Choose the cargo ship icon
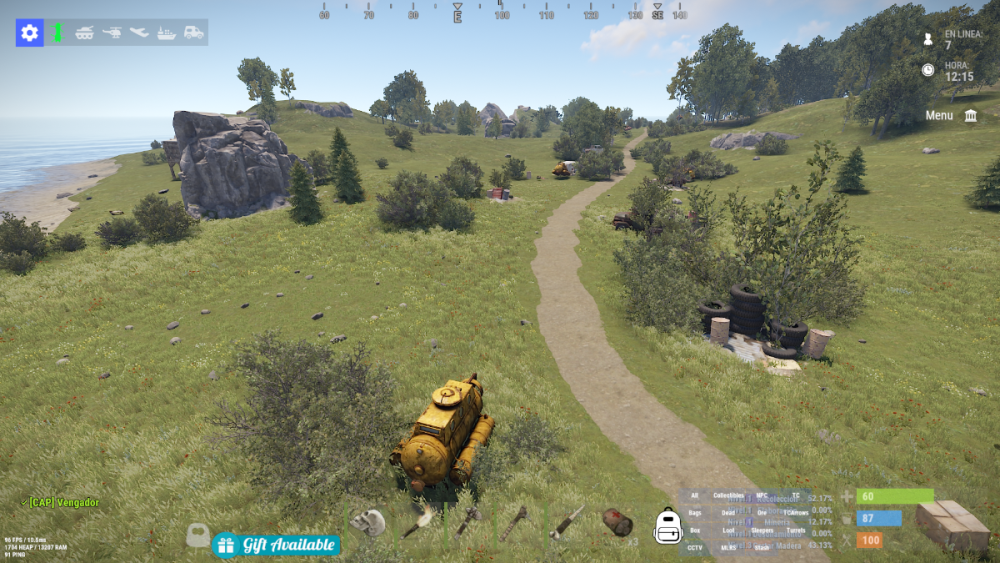The image size is (1000, 563). (x=166, y=33)
